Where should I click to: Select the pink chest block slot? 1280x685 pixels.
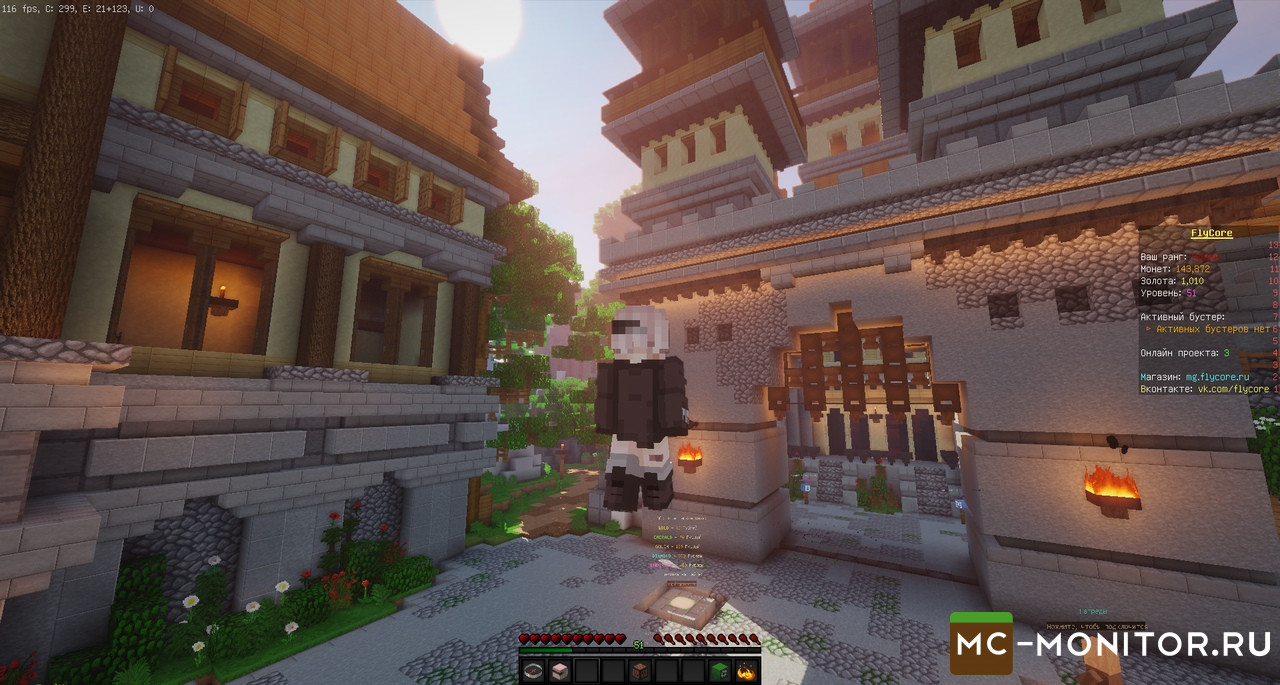pyautogui.click(x=559, y=670)
